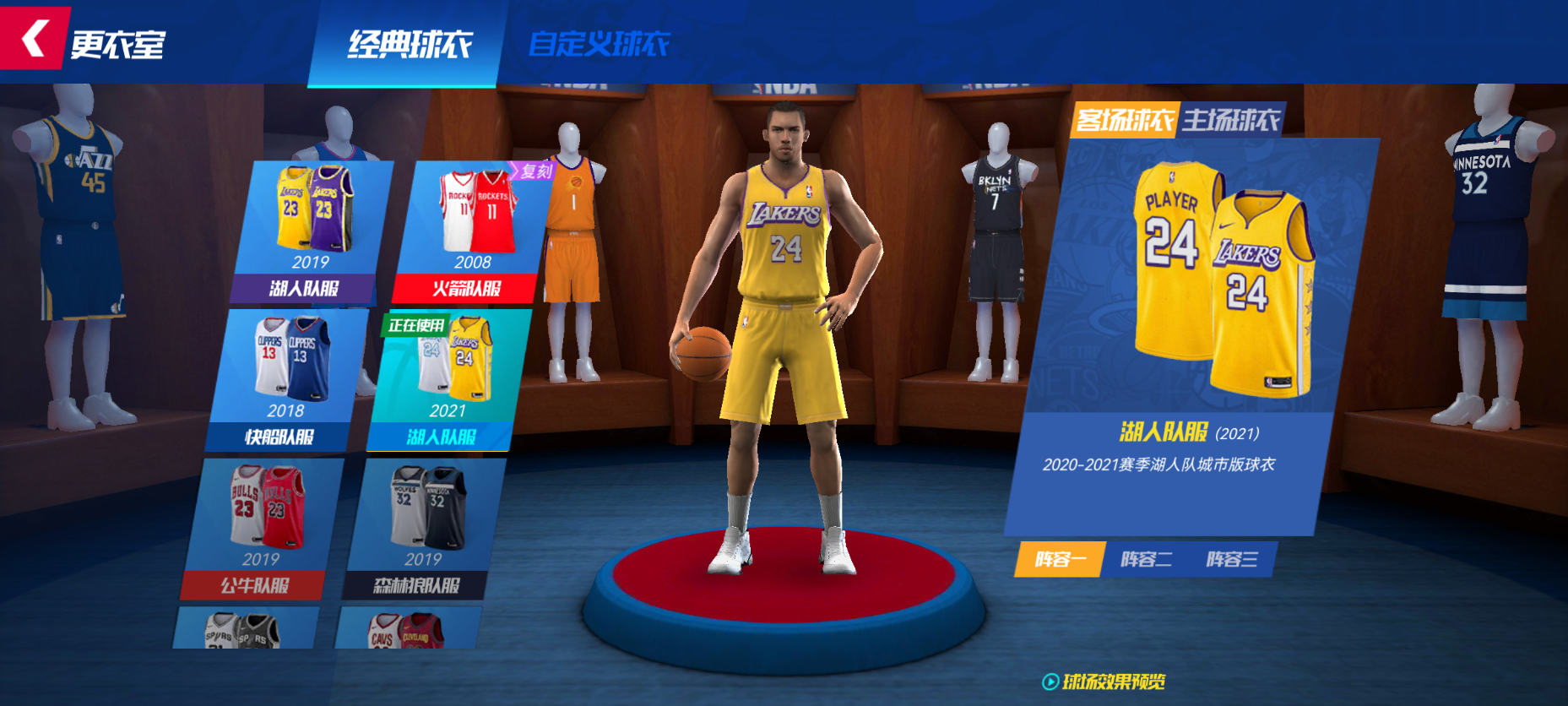Open the 自定义球衣 tab
Viewport: 1568px width, 706px height.
point(599,44)
